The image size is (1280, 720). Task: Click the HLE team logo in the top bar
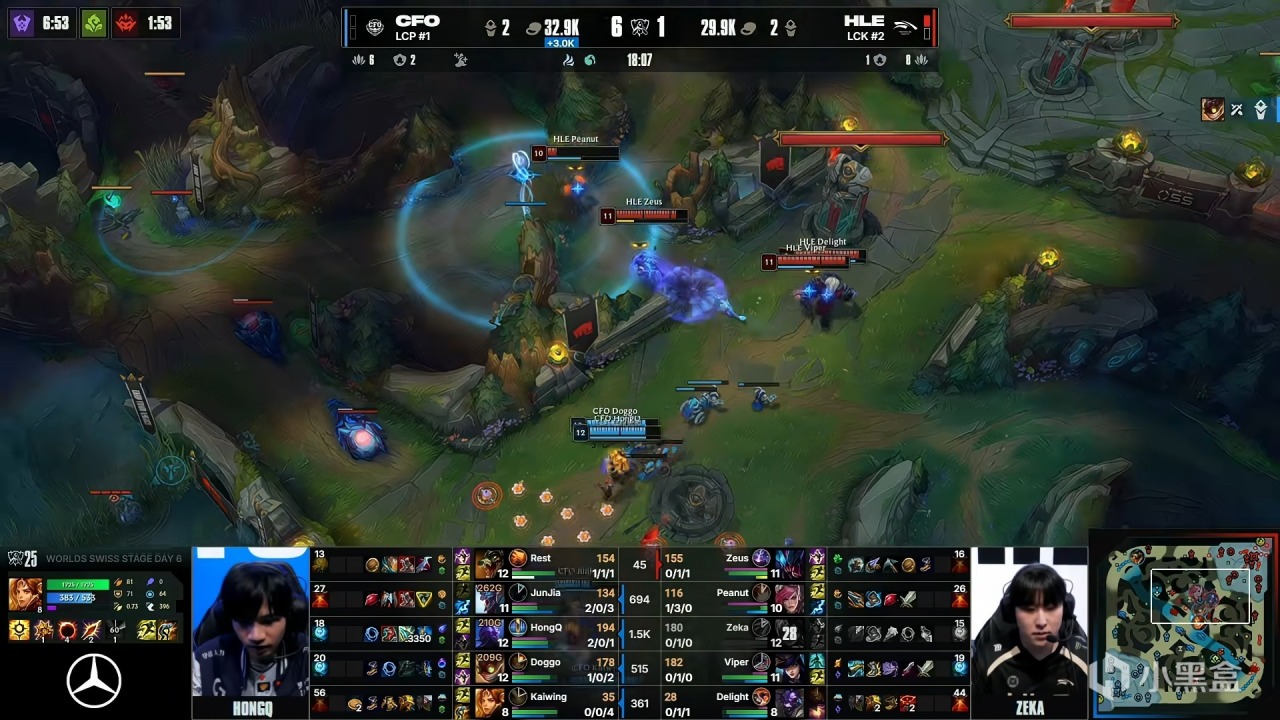[904, 28]
